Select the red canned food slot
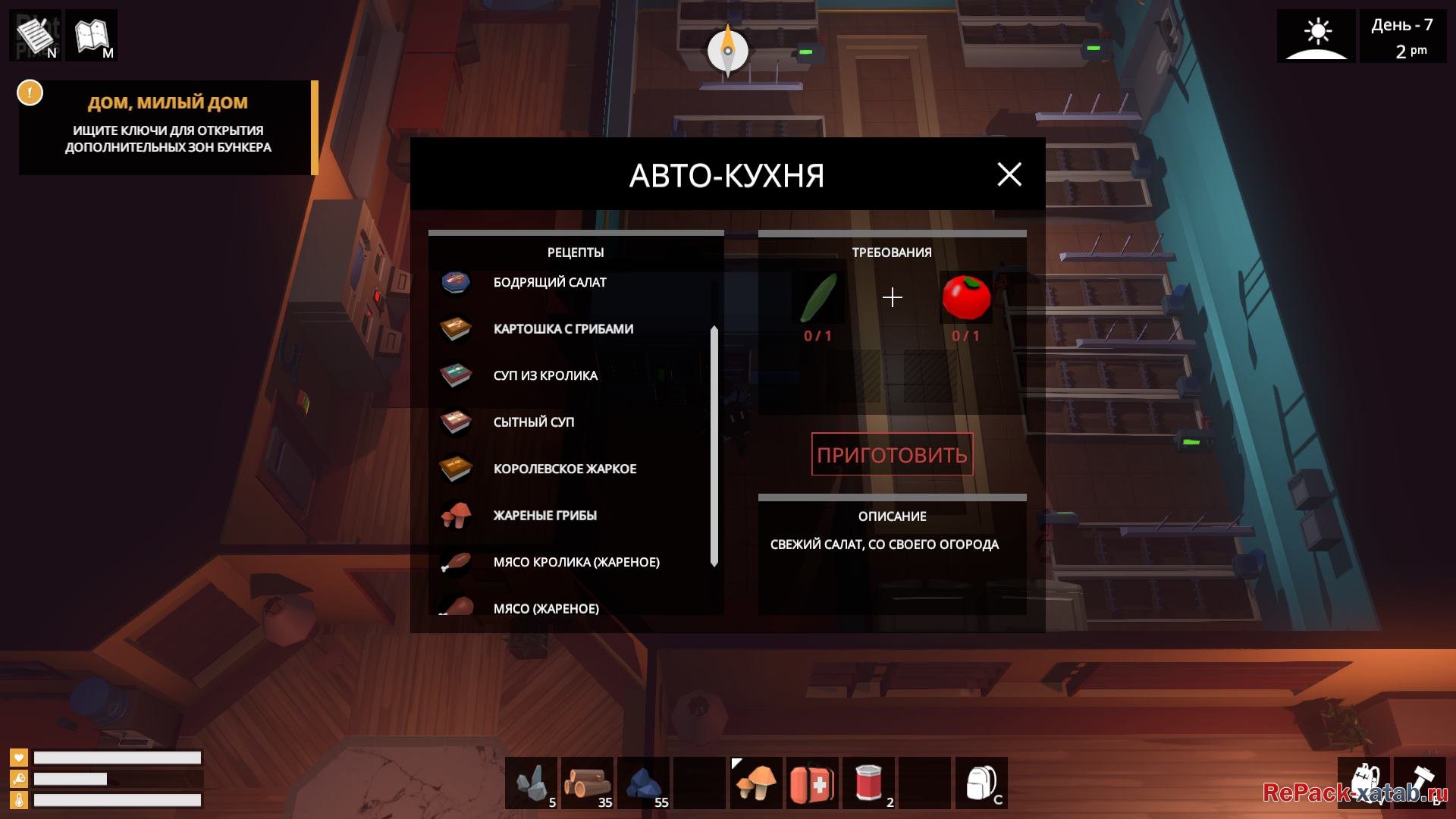This screenshot has width=1456, height=819. [x=868, y=783]
